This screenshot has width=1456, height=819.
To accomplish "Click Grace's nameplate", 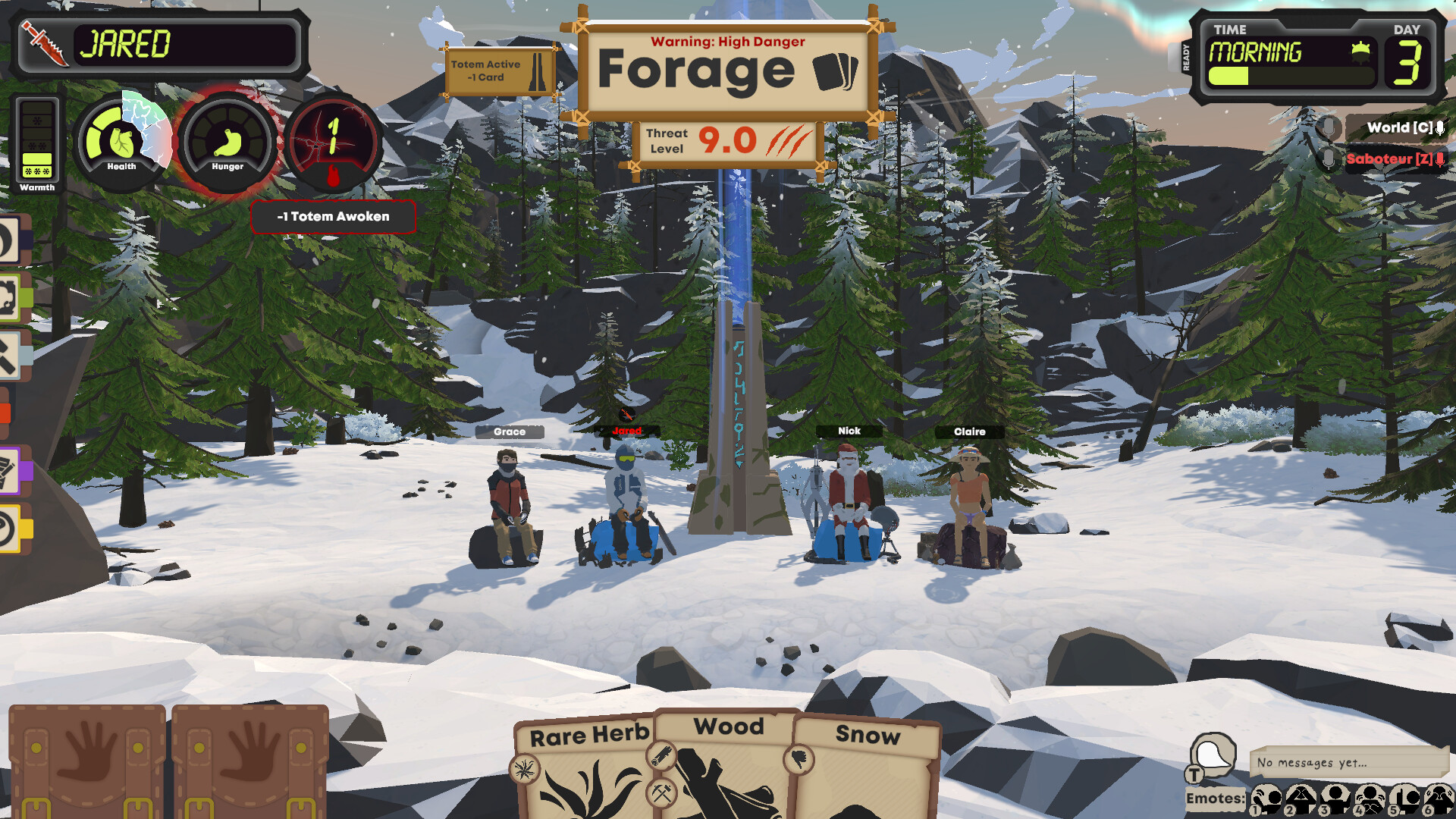I will 510,431.
